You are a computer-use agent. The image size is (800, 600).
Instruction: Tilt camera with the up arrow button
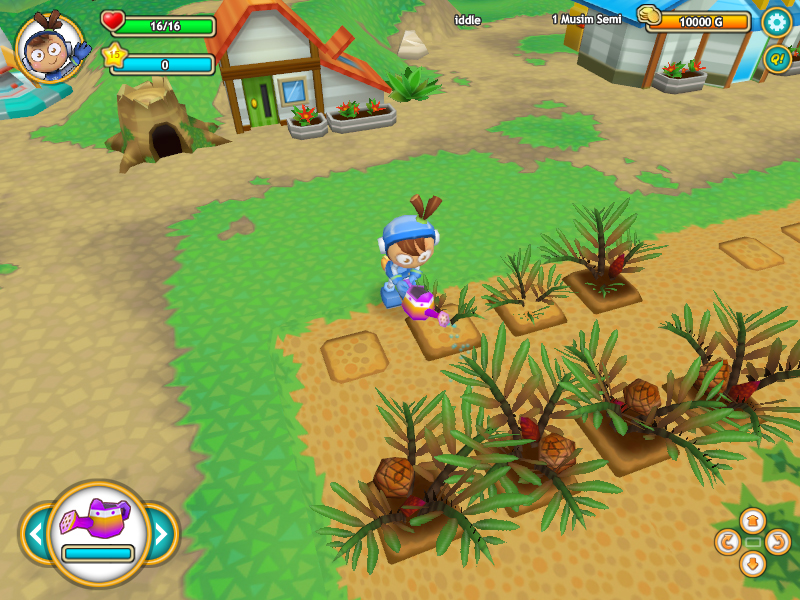[753, 520]
